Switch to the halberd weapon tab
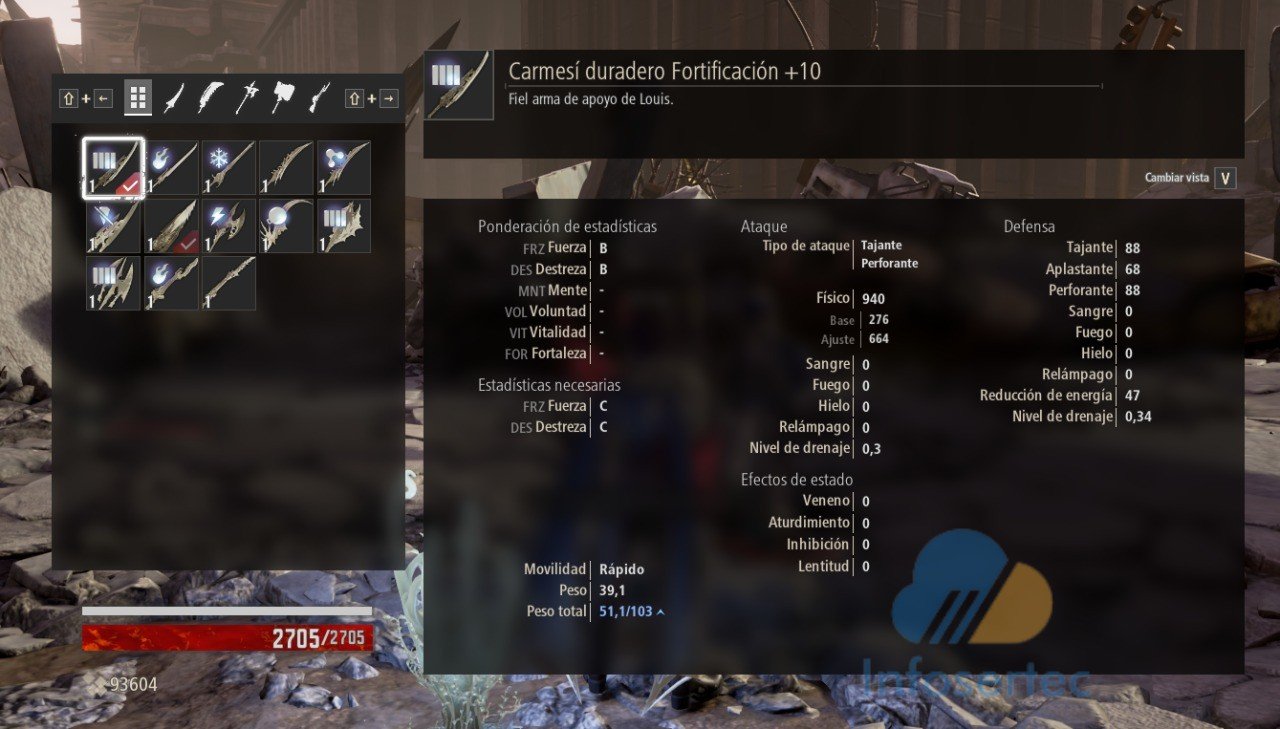 pos(247,98)
